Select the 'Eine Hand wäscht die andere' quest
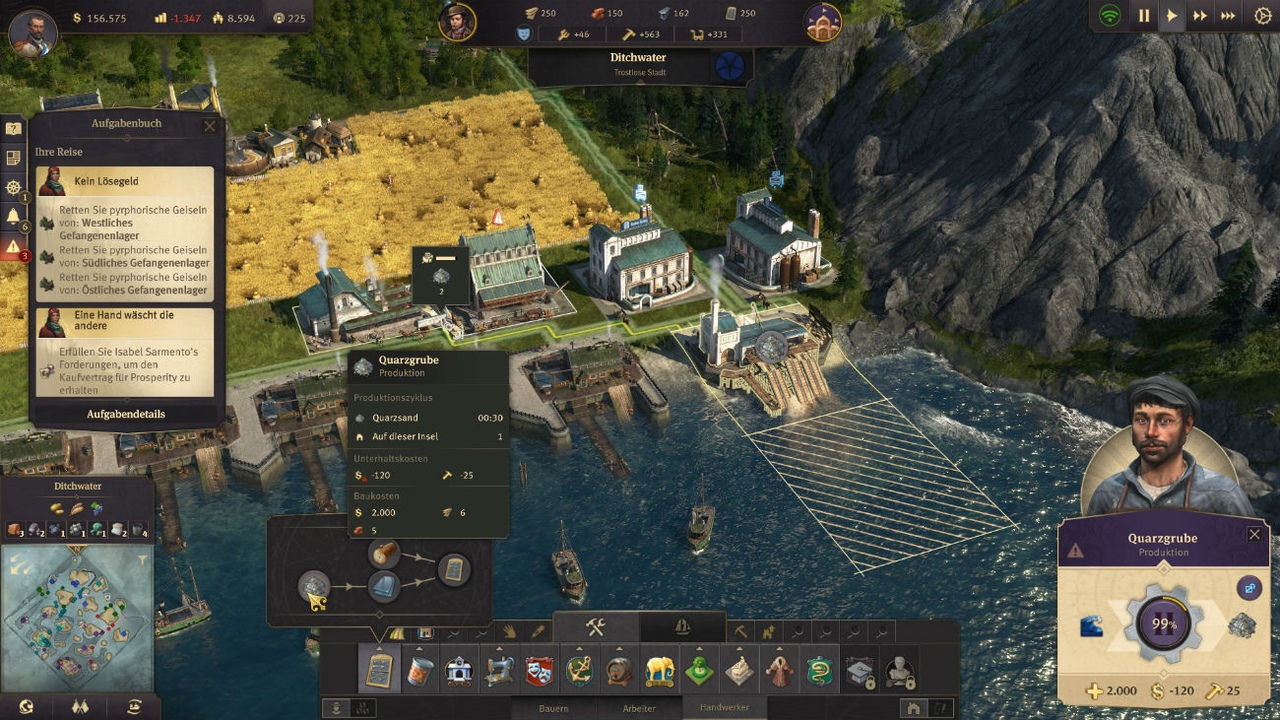The height and width of the screenshot is (720, 1280). [126, 321]
